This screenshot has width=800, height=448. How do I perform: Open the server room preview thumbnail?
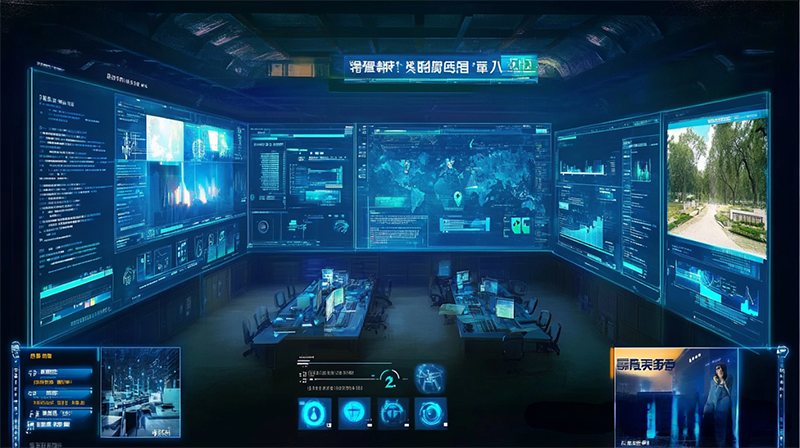pos(140,390)
